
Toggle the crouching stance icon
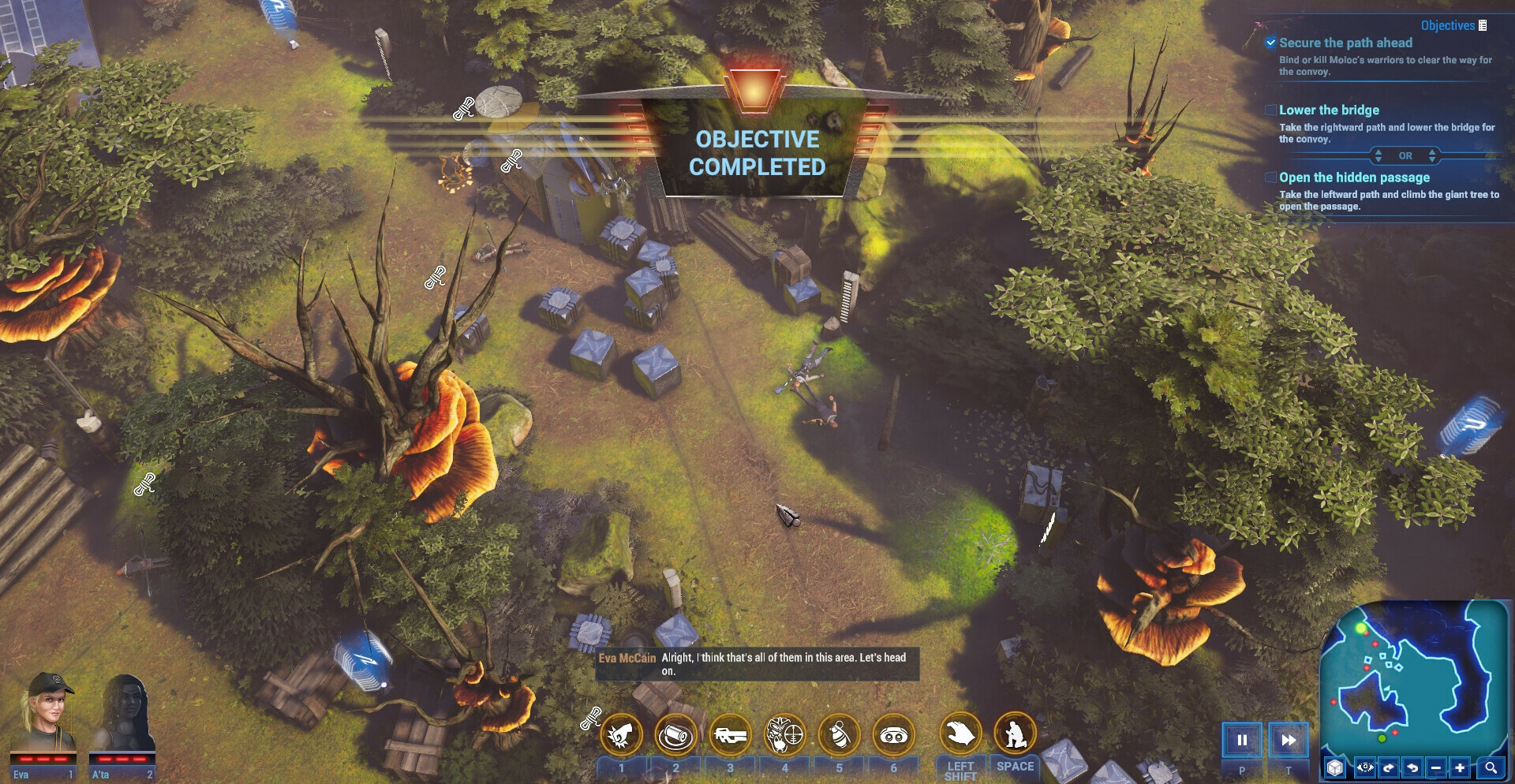[x=1015, y=734]
